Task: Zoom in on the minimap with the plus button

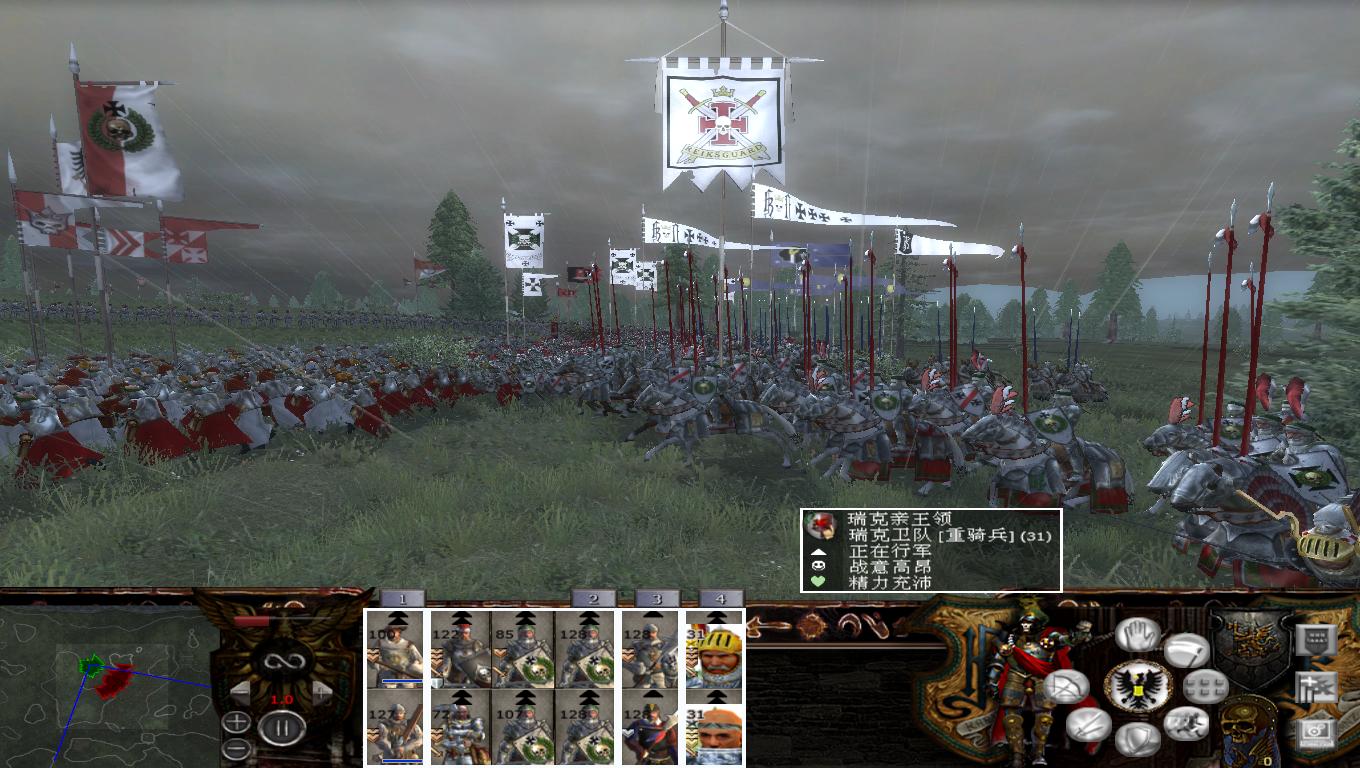Action: point(237,722)
